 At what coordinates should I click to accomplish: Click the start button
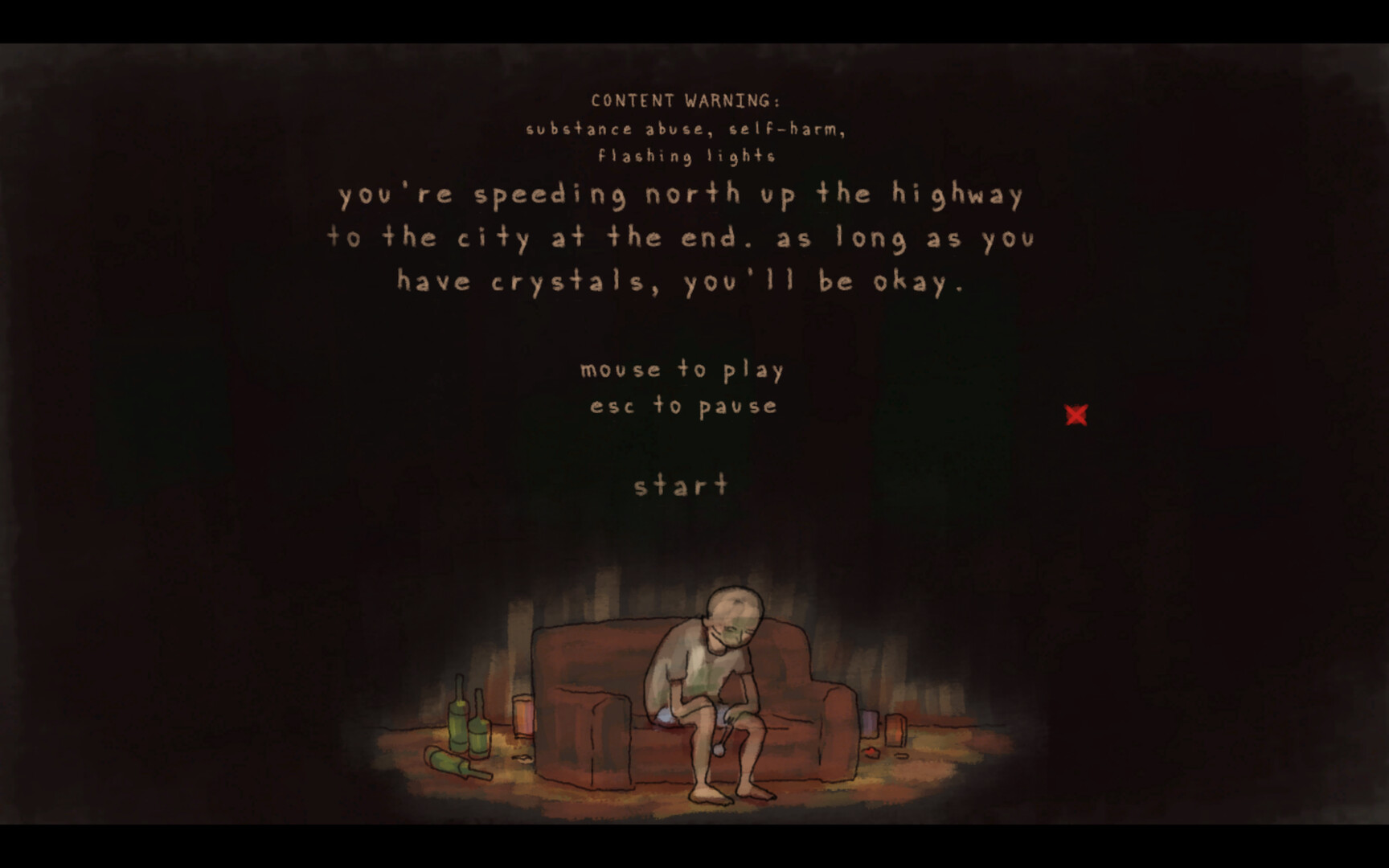(682, 484)
